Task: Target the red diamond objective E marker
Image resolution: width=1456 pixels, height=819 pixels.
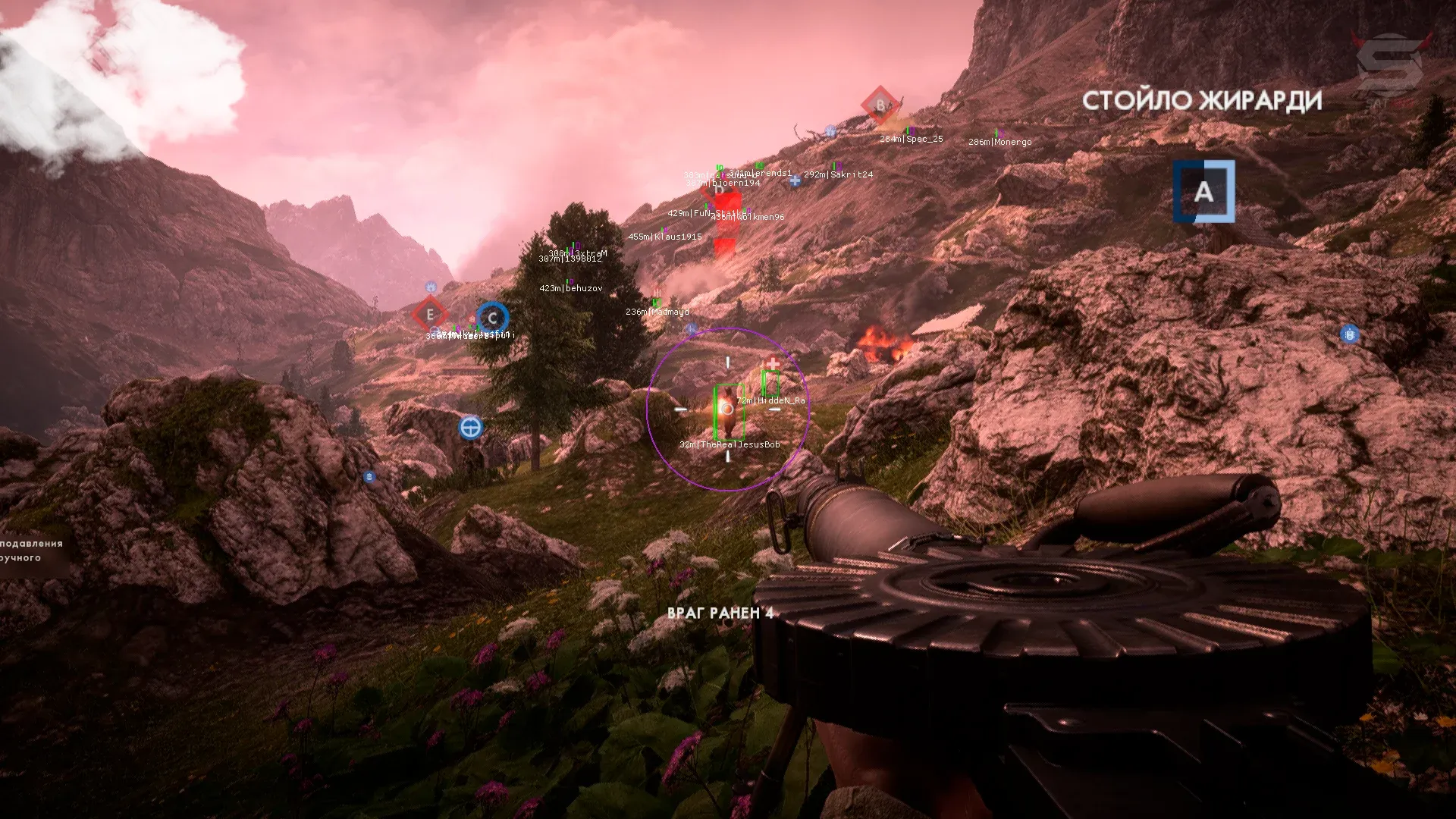Action: (431, 314)
